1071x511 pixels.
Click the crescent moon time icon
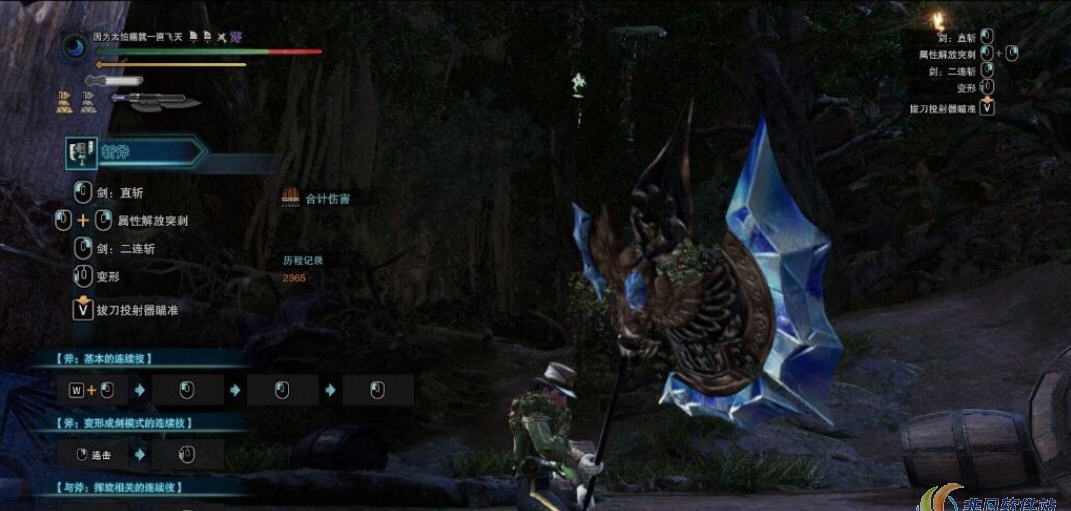(x=75, y=45)
